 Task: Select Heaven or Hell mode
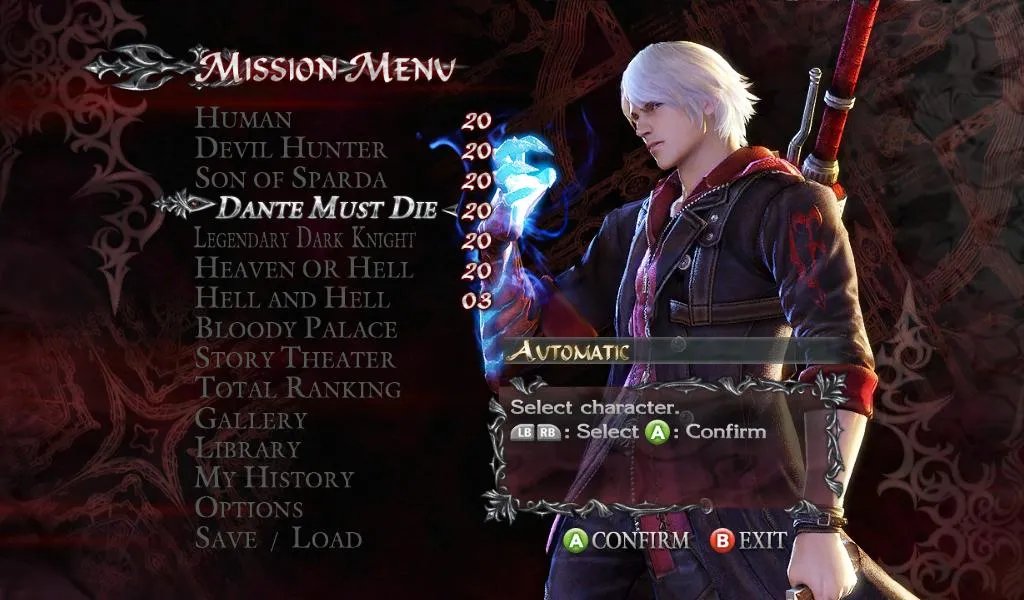(x=303, y=269)
